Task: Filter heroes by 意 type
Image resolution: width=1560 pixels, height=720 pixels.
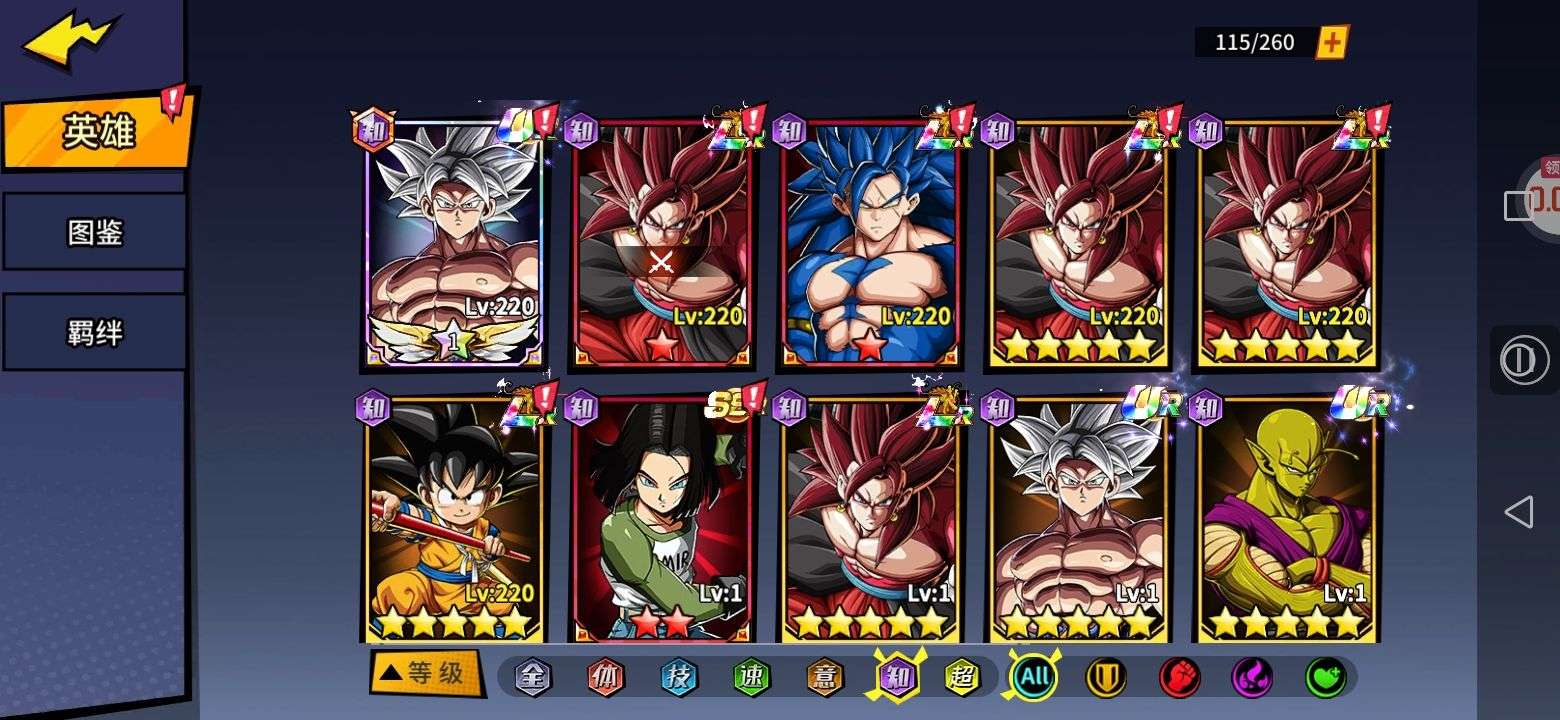Action: coord(825,677)
